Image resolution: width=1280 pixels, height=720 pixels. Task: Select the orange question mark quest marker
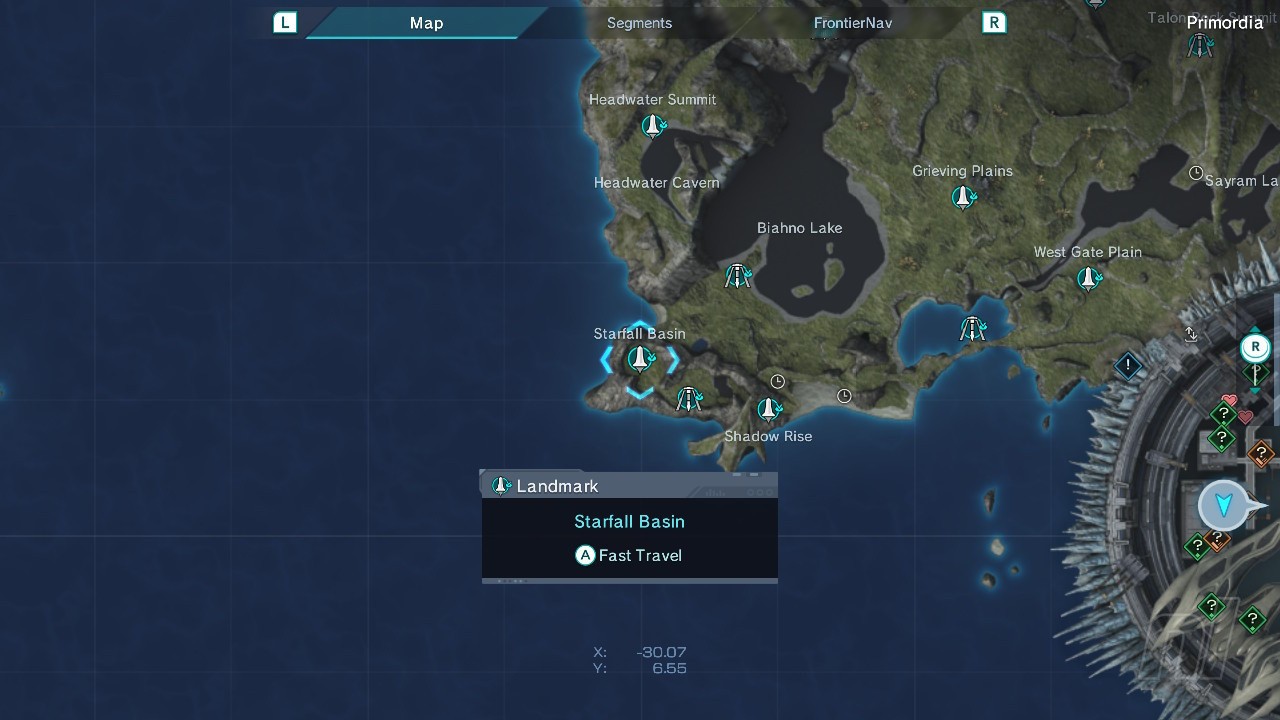[x=1260, y=454]
